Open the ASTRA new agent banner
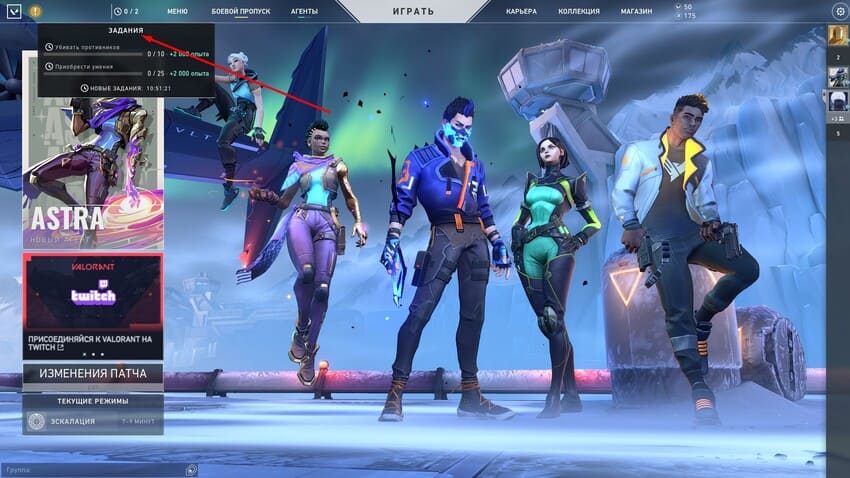 [x=93, y=150]
